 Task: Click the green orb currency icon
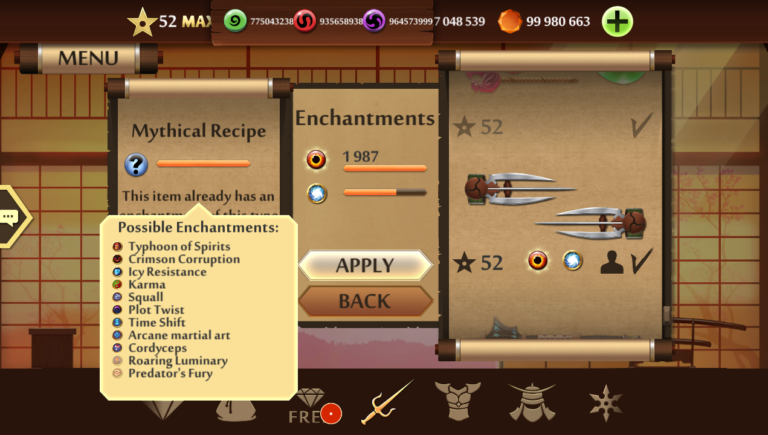coord(235,21)
